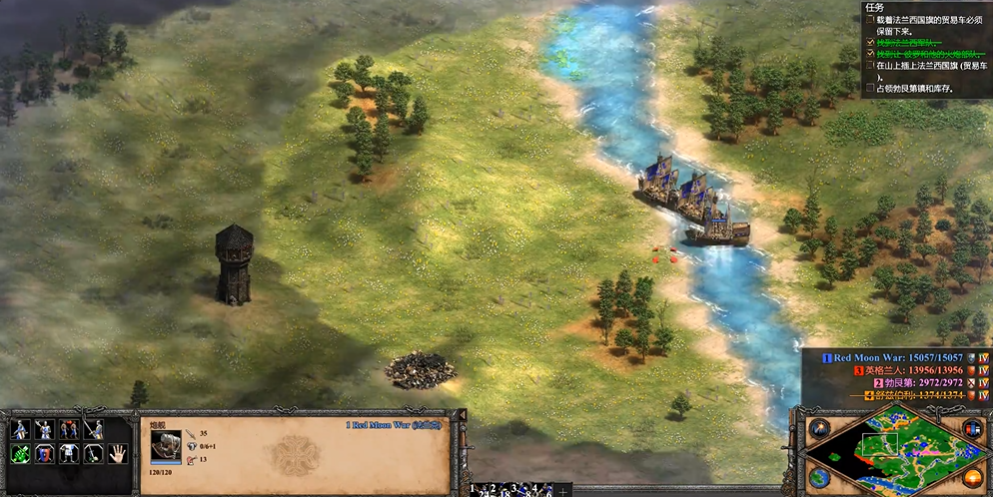
Task: Toggle the globe minimap mode button
Action: point(819,478)
